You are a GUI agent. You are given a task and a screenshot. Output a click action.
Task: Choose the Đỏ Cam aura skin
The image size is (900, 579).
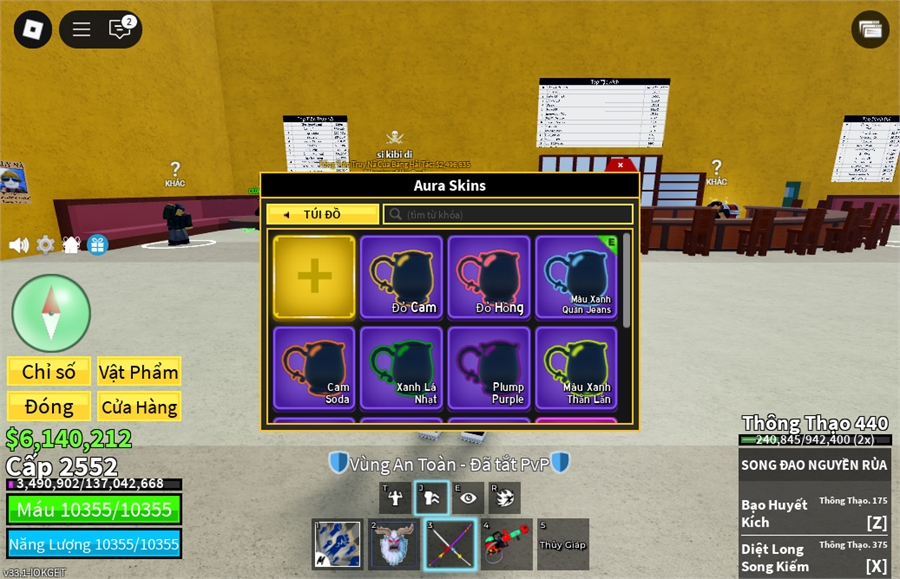402,277
